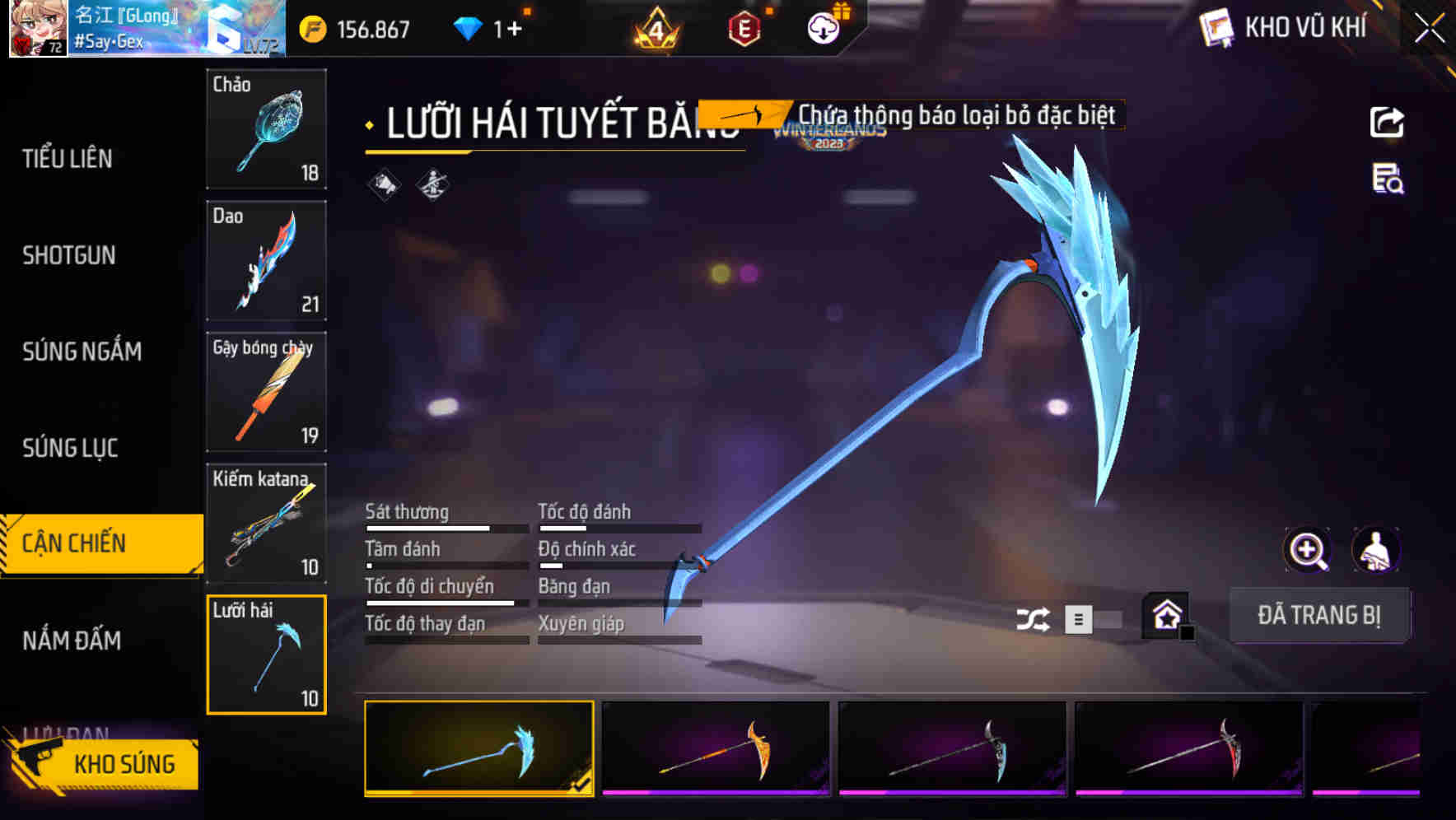Select the Dao weapon thumbnail
The height and width of the screenshot is (820, 1456).
pyautogui.click(x=266, y=261)
